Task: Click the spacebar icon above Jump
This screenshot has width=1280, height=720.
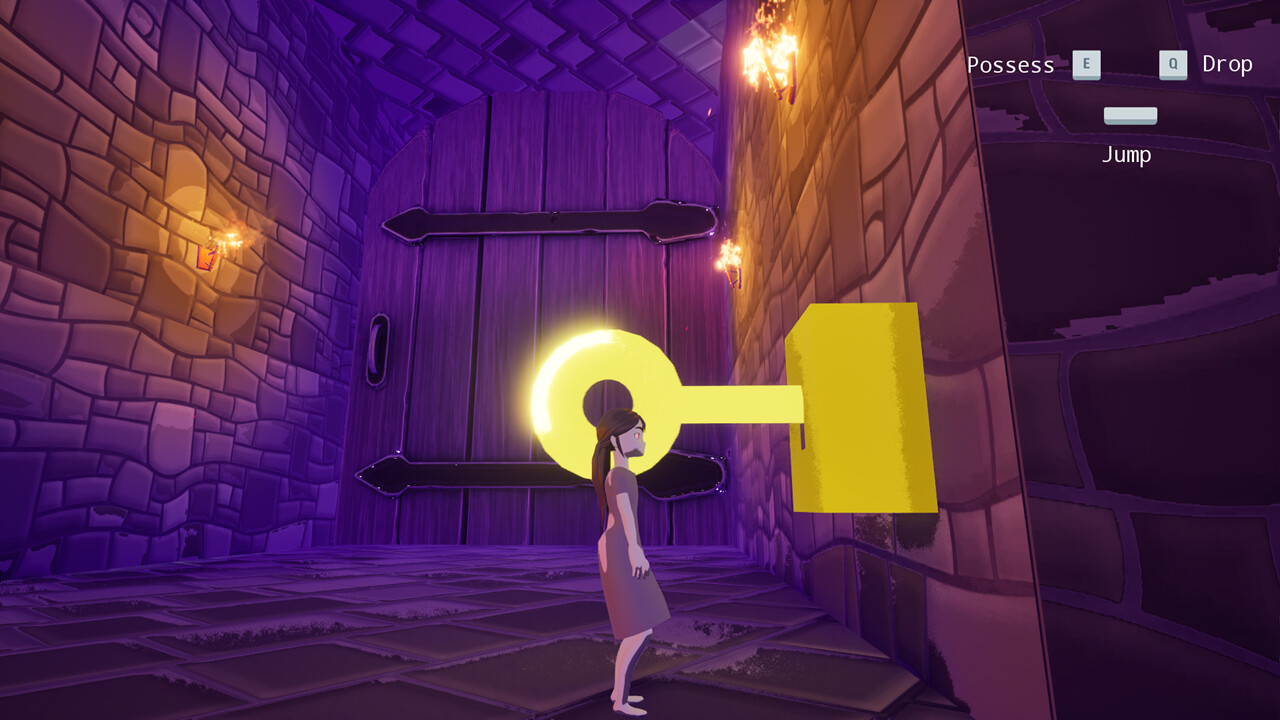Action: point(1129,114)
